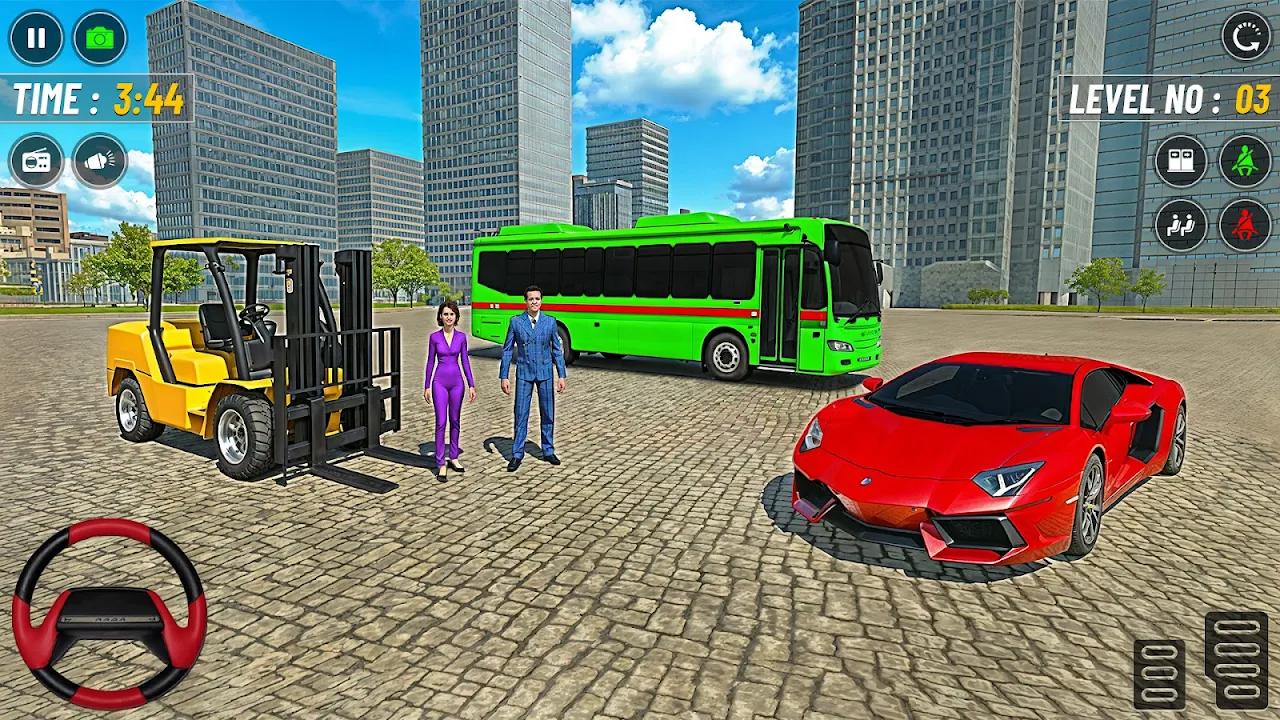The image size is (1280, 720).
Task: Tap the green camera icon
Action: (x=100, y=38)
